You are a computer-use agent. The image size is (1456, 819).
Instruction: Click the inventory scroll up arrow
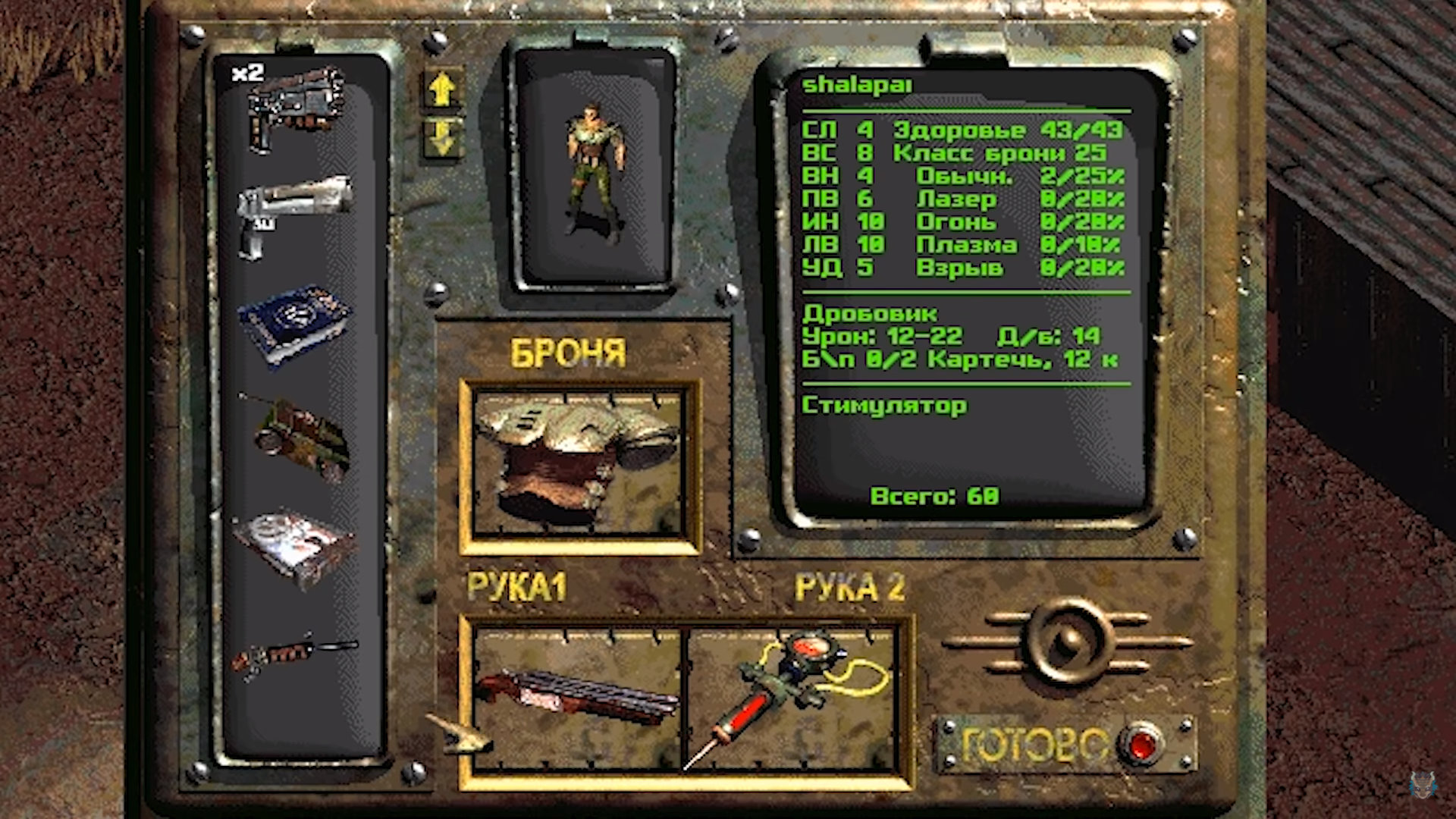coord(442,90)
